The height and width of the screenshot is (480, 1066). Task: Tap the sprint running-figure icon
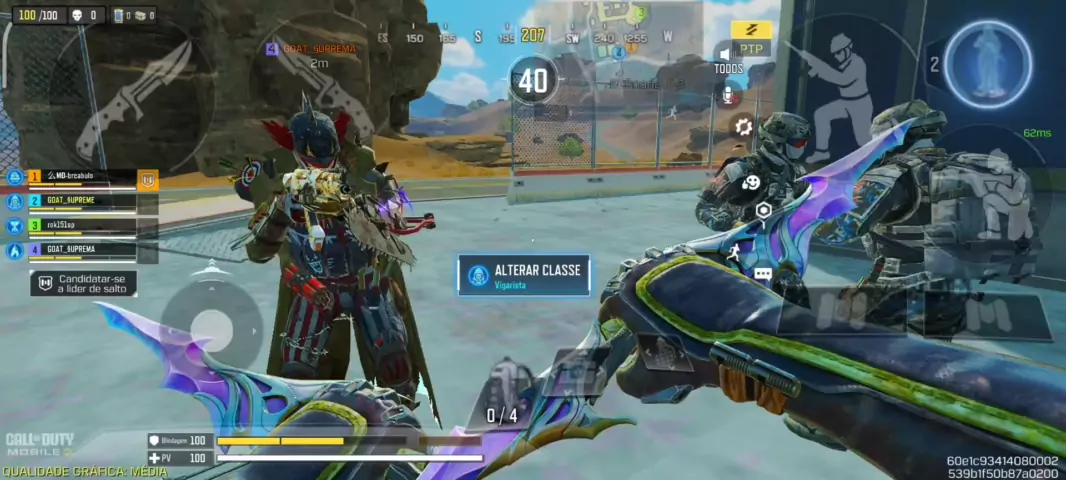pyautogui.click(x=733, y=250)
